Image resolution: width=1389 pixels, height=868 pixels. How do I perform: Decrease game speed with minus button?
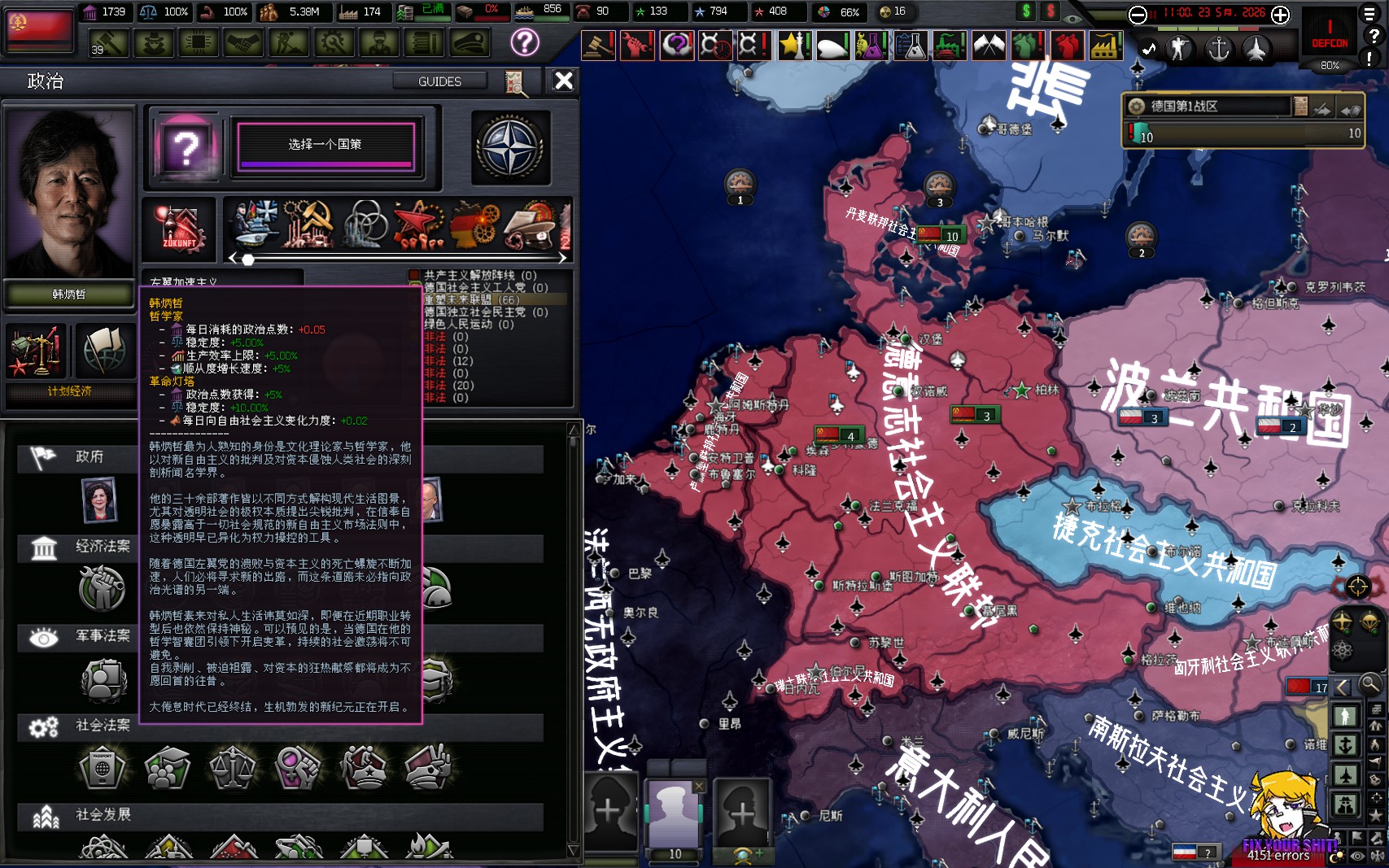1138,14
